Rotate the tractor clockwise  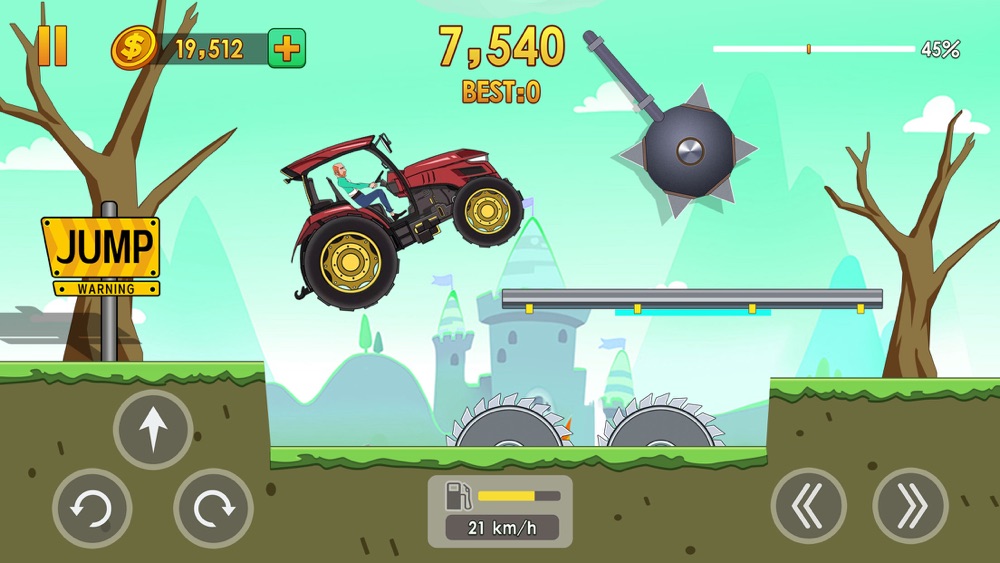coord(213,508)
